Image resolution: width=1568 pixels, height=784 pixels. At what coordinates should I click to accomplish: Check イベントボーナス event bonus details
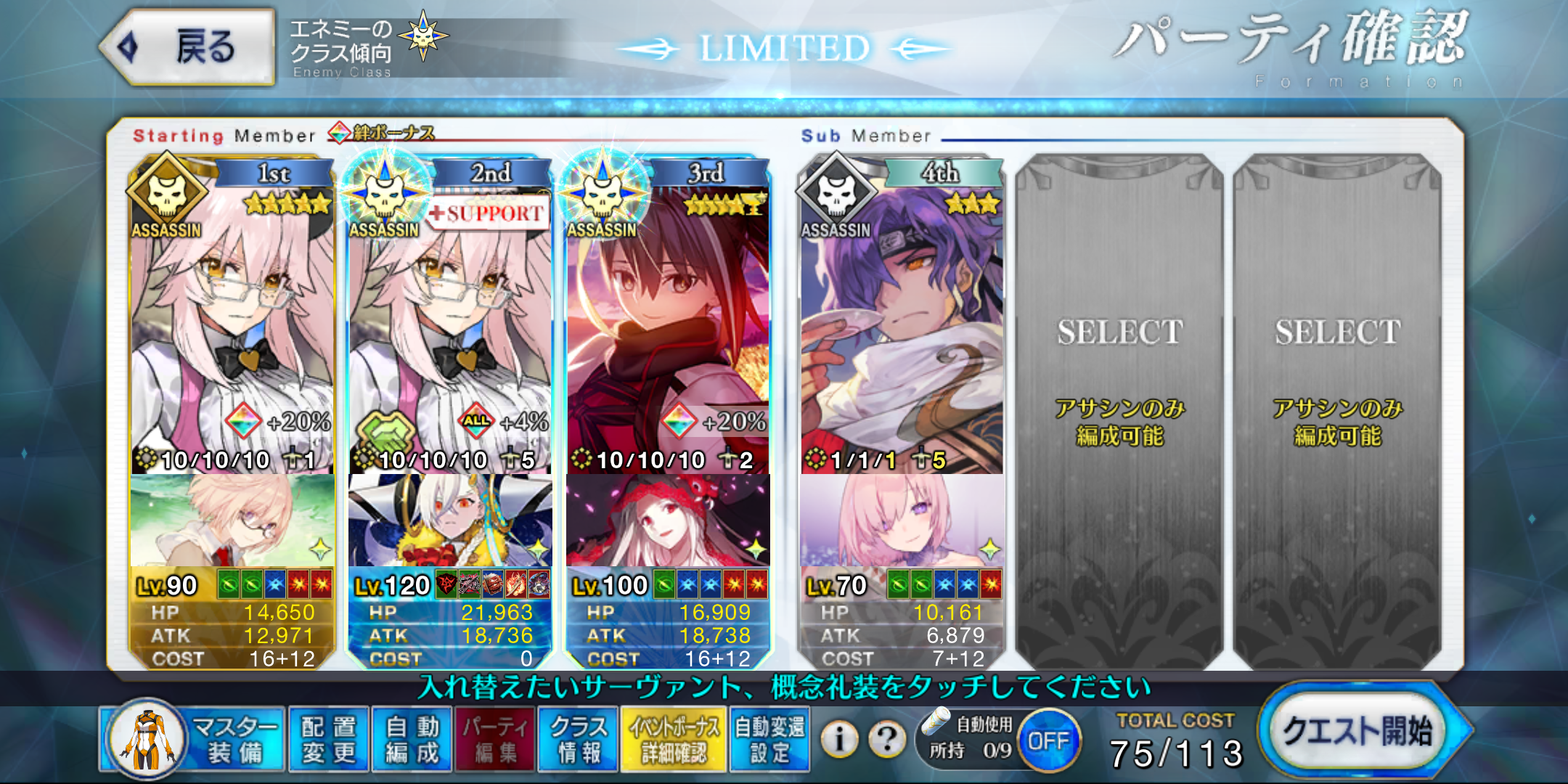(x=674, y=740)
